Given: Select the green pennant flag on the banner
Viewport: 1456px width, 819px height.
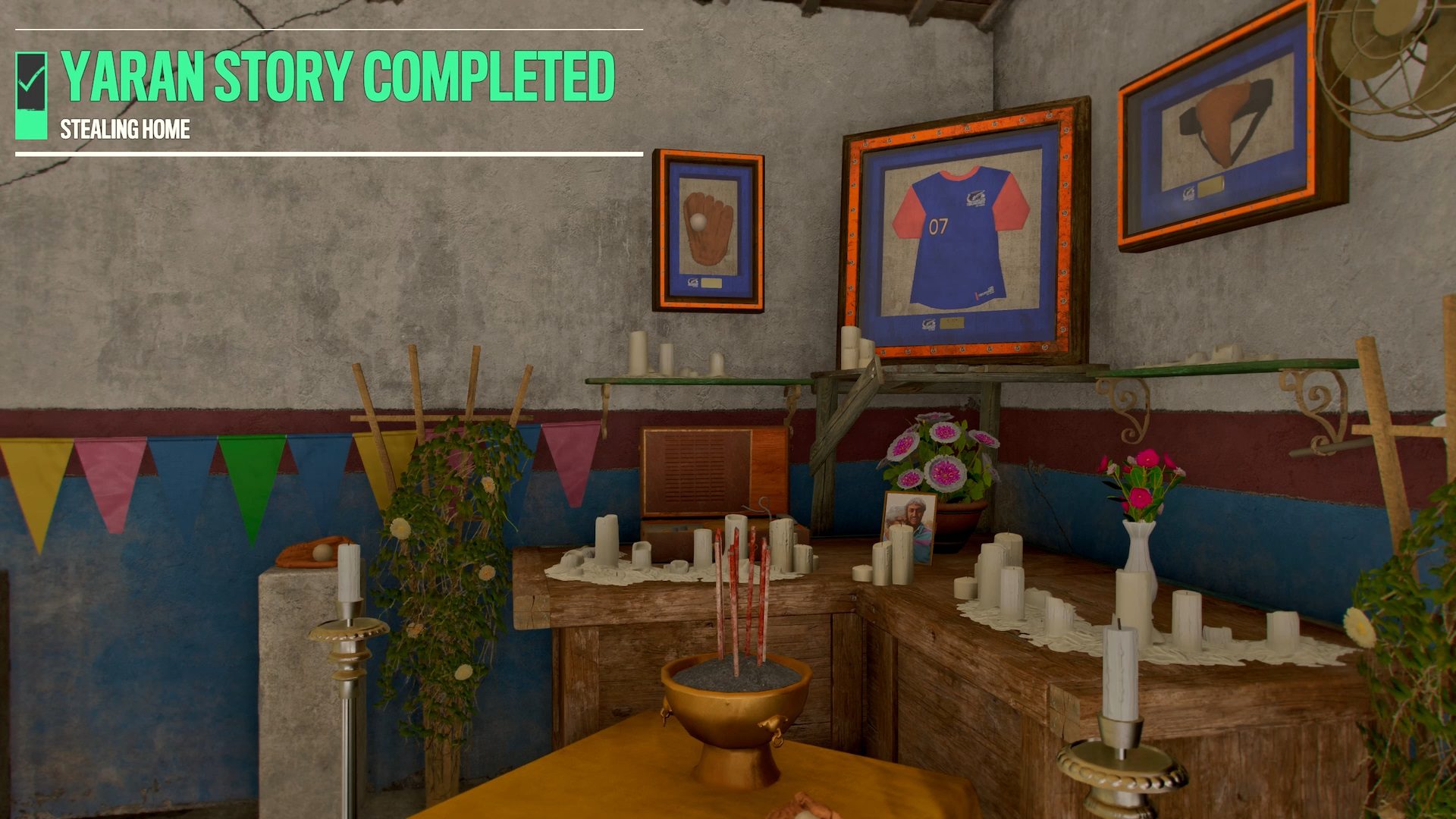Looking at the screenshot, I should [252, 474].
